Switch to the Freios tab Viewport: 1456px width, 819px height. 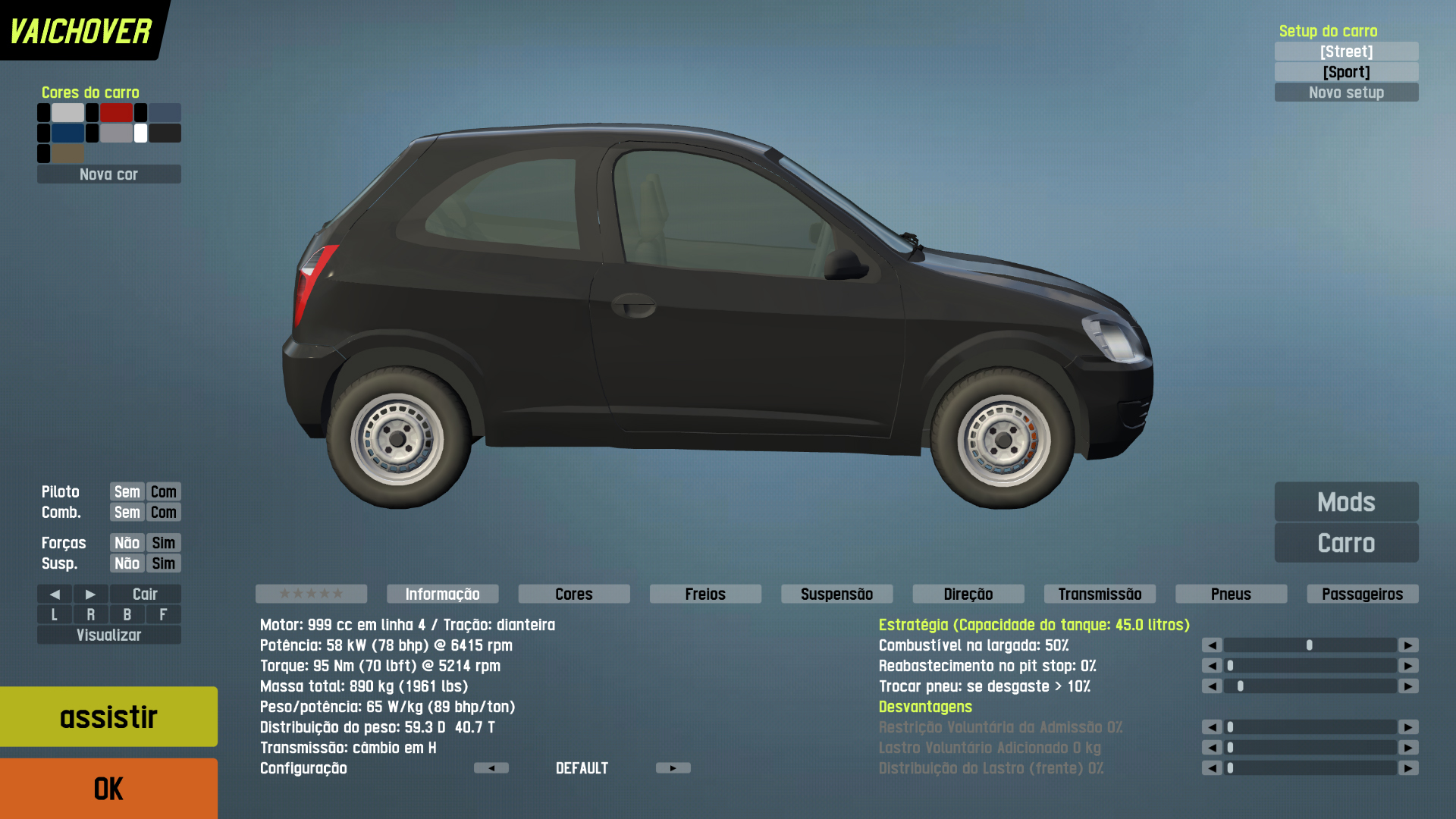click(x=705, y=594)
